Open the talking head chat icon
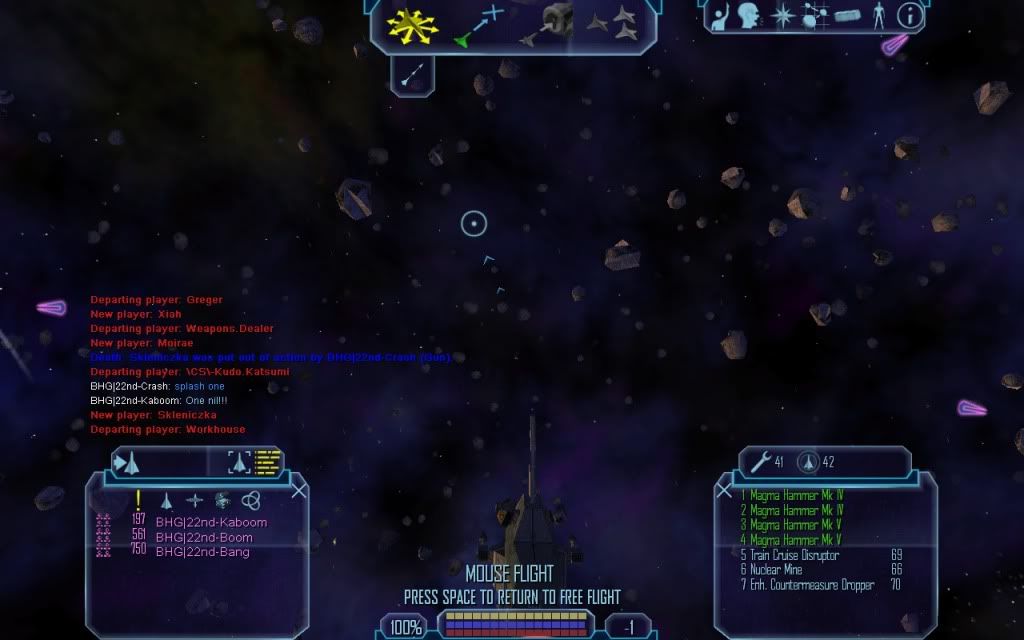The image size is (1024, 640). pos(748,15)
